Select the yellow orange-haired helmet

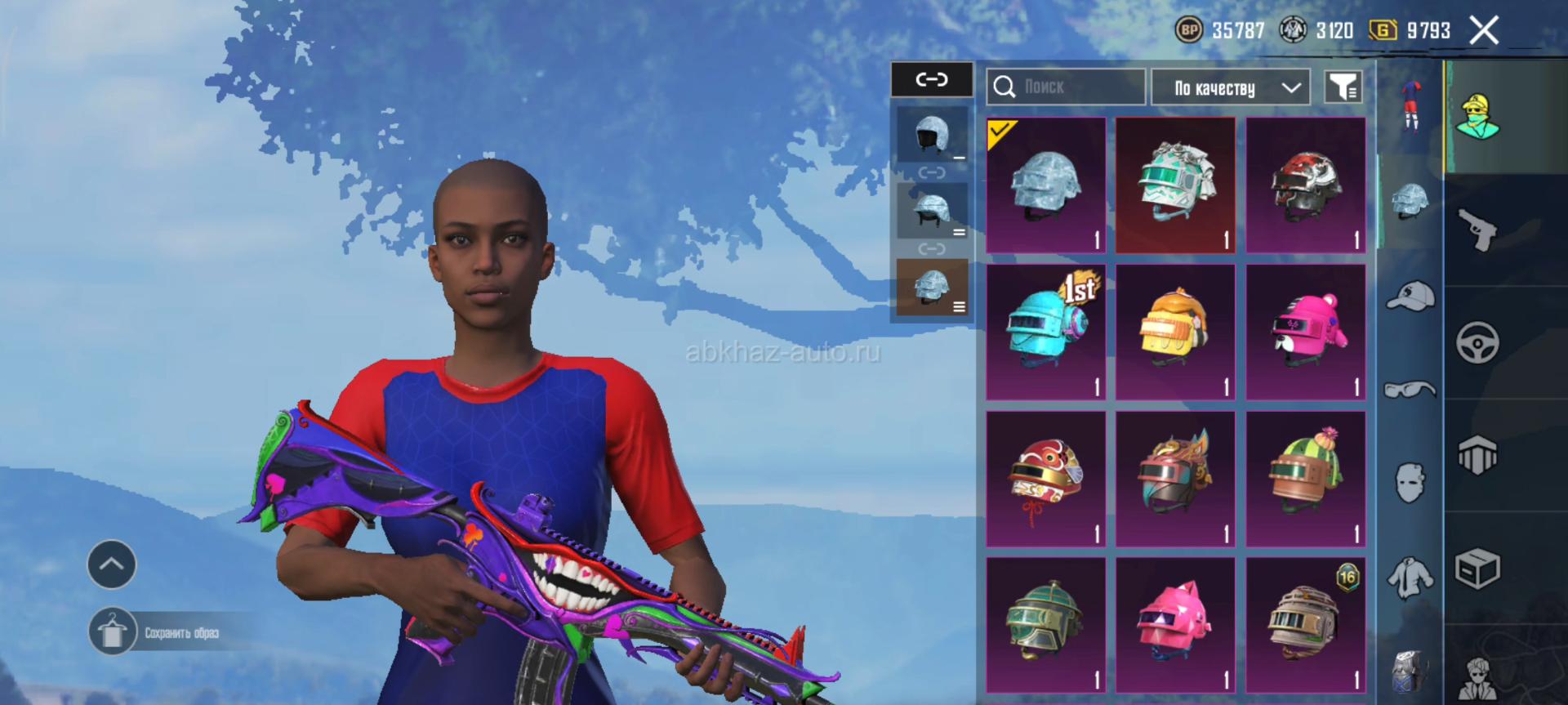[x=1175, y=332]
